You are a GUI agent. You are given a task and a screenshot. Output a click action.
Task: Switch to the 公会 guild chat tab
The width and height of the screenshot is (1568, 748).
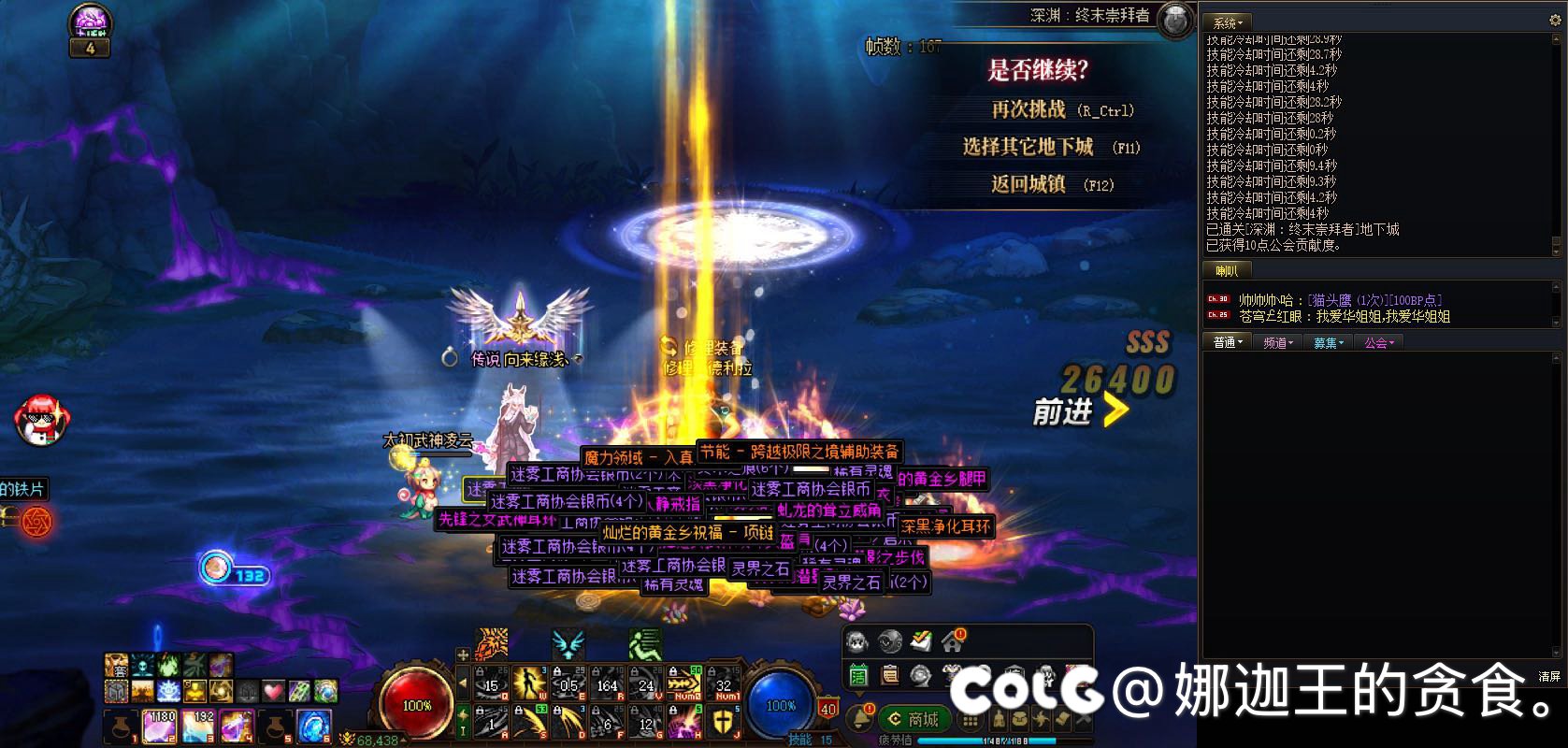coord(1378,343)
